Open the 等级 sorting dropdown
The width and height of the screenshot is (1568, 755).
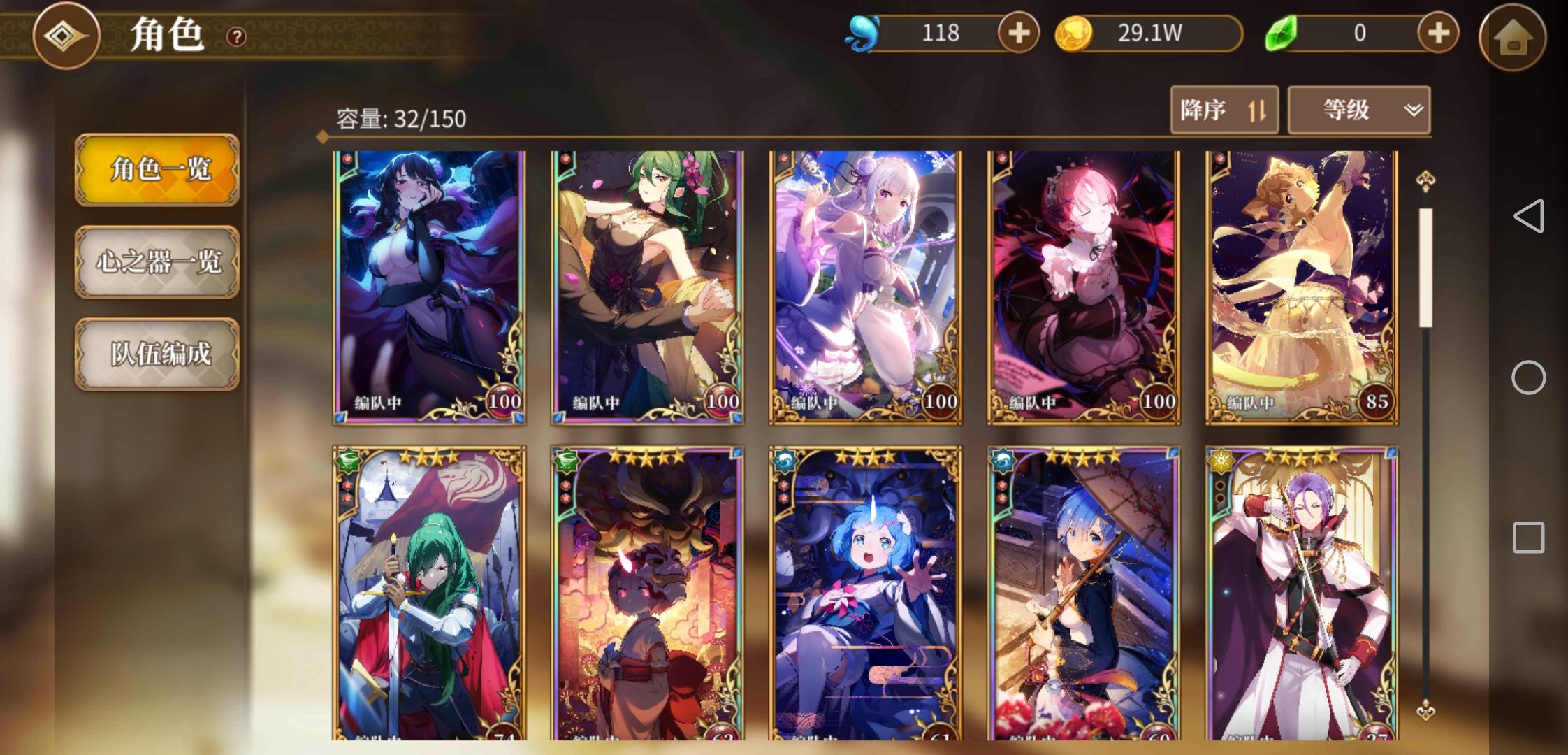click(1358, 110)
